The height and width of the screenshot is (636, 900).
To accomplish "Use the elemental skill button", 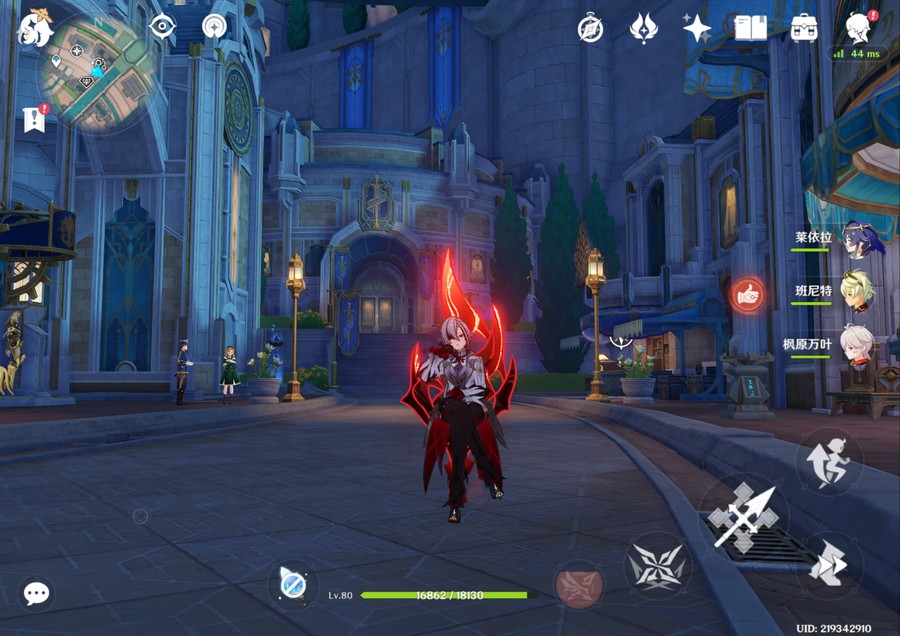I will coord(656,566).
